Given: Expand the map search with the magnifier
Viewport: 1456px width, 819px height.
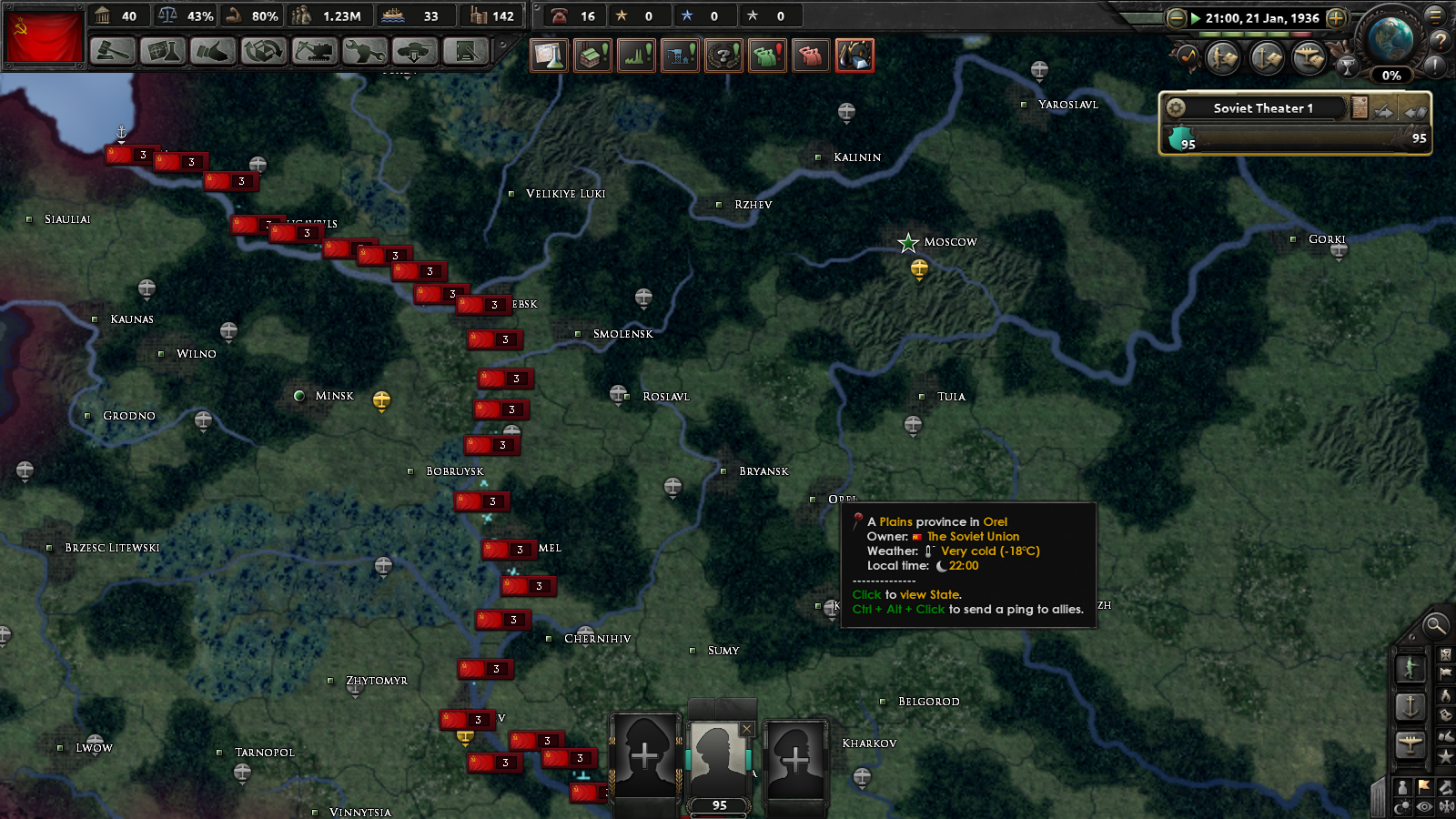Looking at the screenshot, I should tap(1436, 626).
